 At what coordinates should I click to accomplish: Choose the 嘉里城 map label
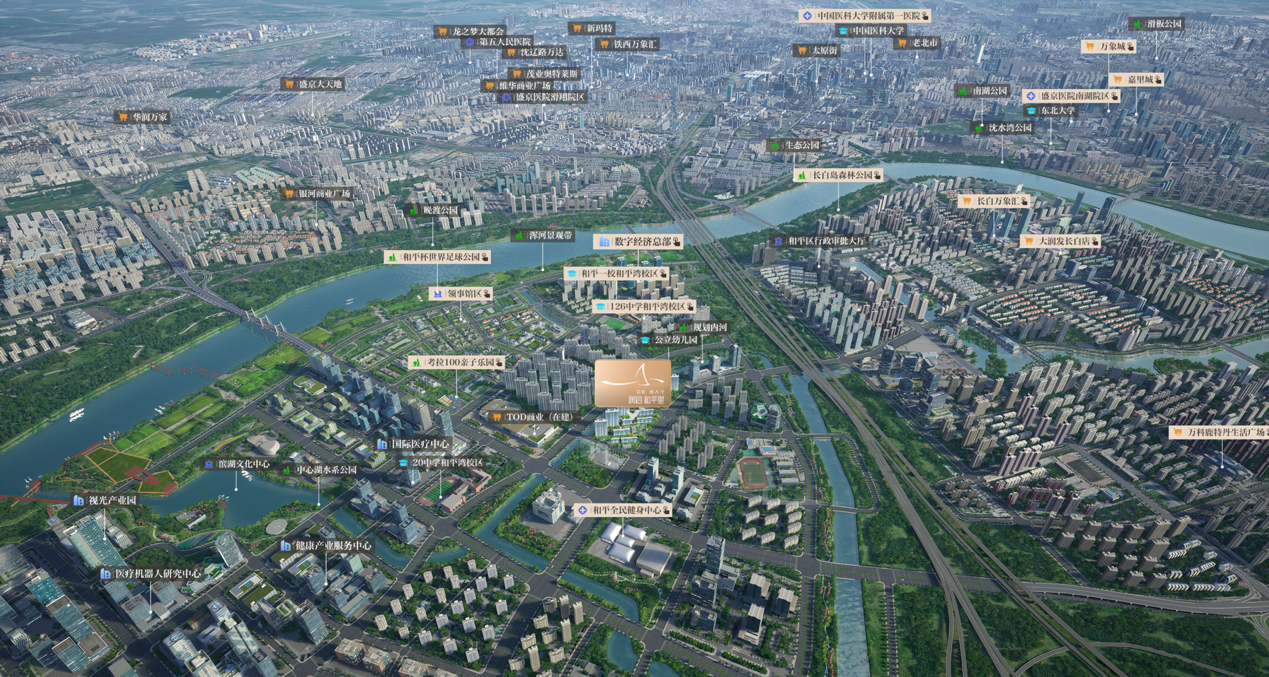click(x=1137, y=80)
